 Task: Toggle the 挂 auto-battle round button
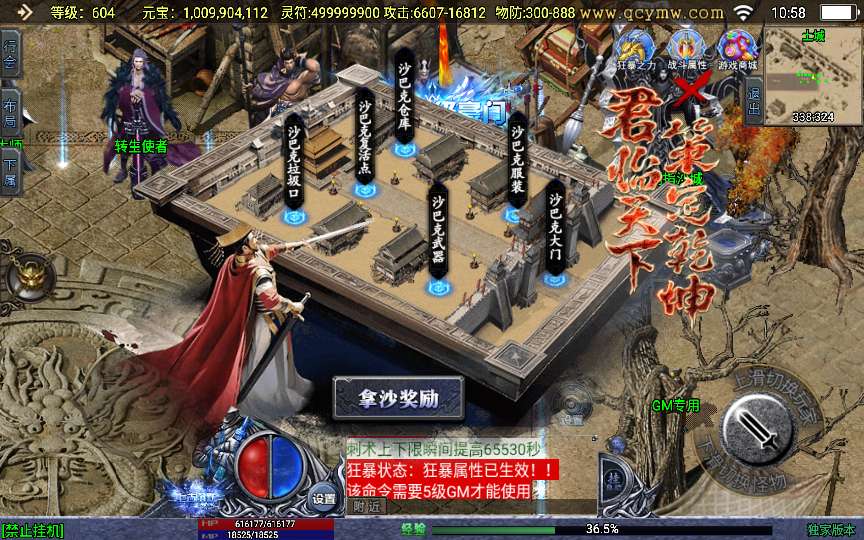pos(613,481)
